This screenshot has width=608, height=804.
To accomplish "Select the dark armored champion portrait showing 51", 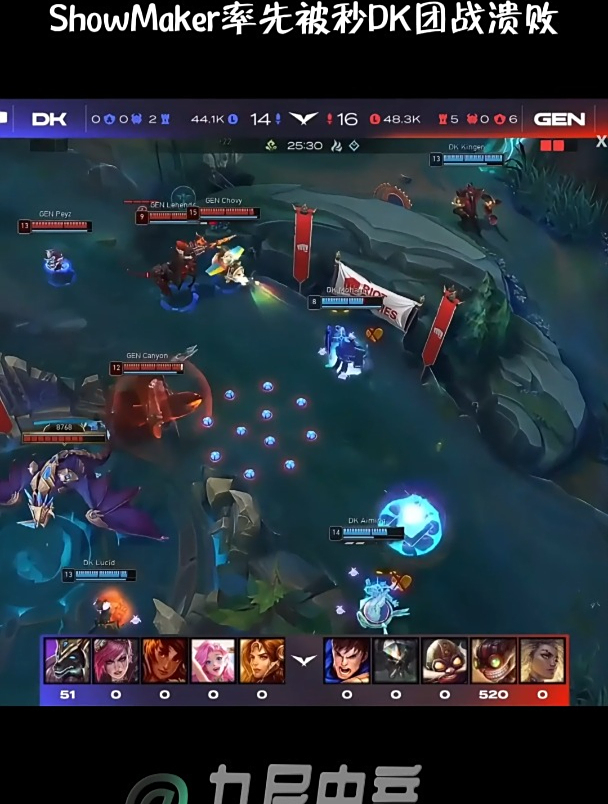I will (x=67, y=661).
